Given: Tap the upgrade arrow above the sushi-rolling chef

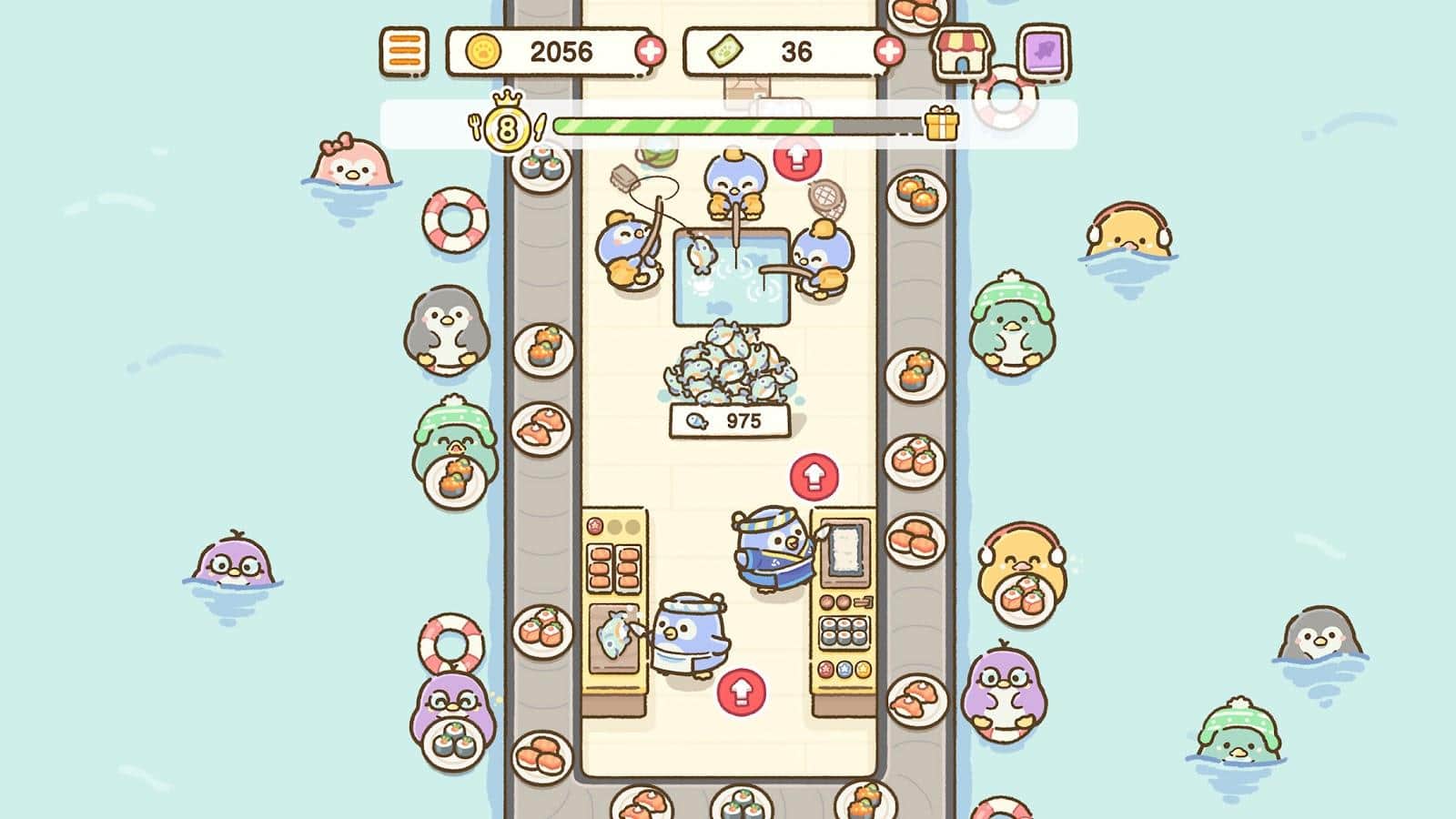Looking at the screenshot, I should pos(814,476).
